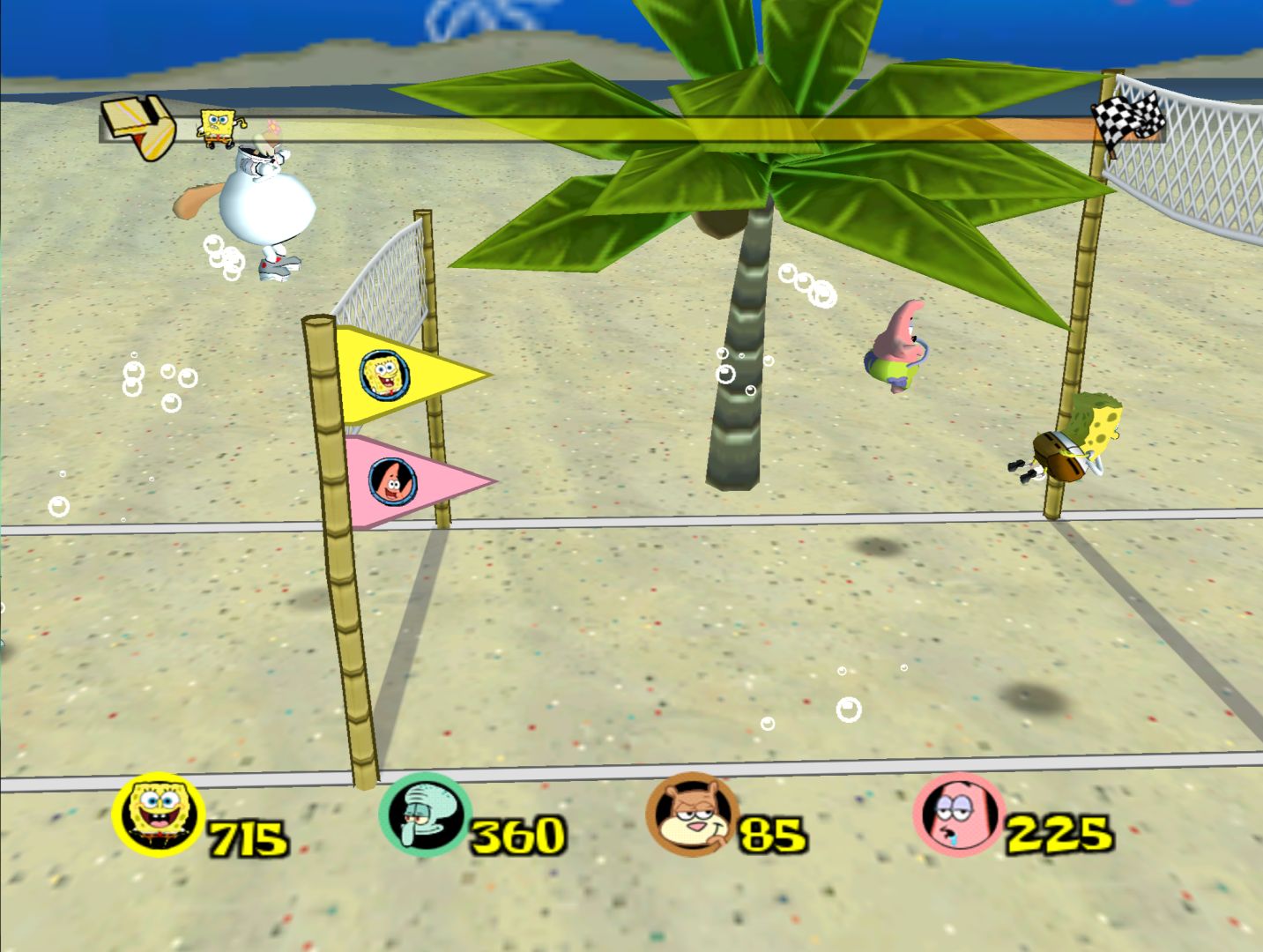Screen dimensions: 1263x952
Task: Click SpongeBob's yellow player portrait
Action: [159, 815]
